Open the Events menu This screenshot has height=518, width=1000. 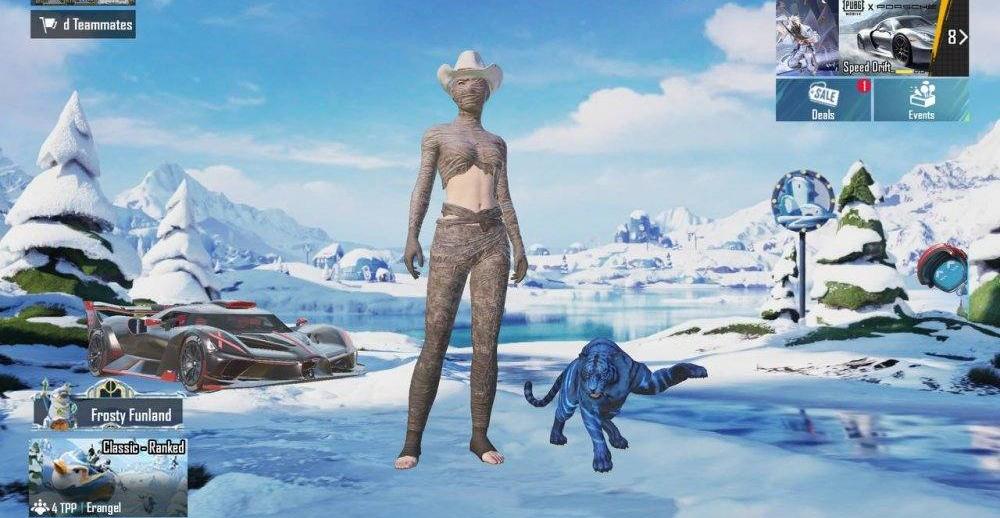pos(921,100)
